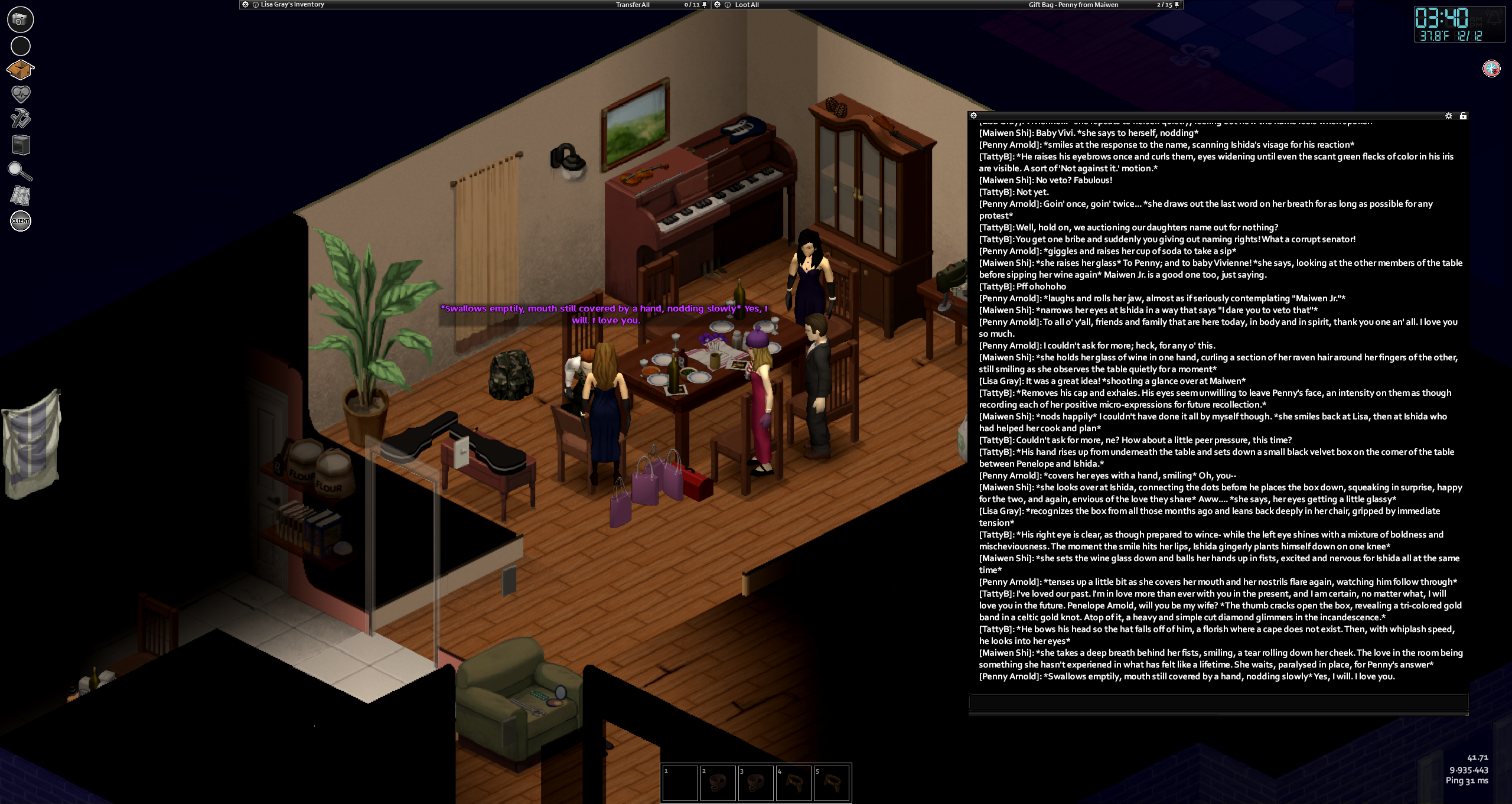Close the chat window
1512x804 pixels.
(x=973, y=116)
